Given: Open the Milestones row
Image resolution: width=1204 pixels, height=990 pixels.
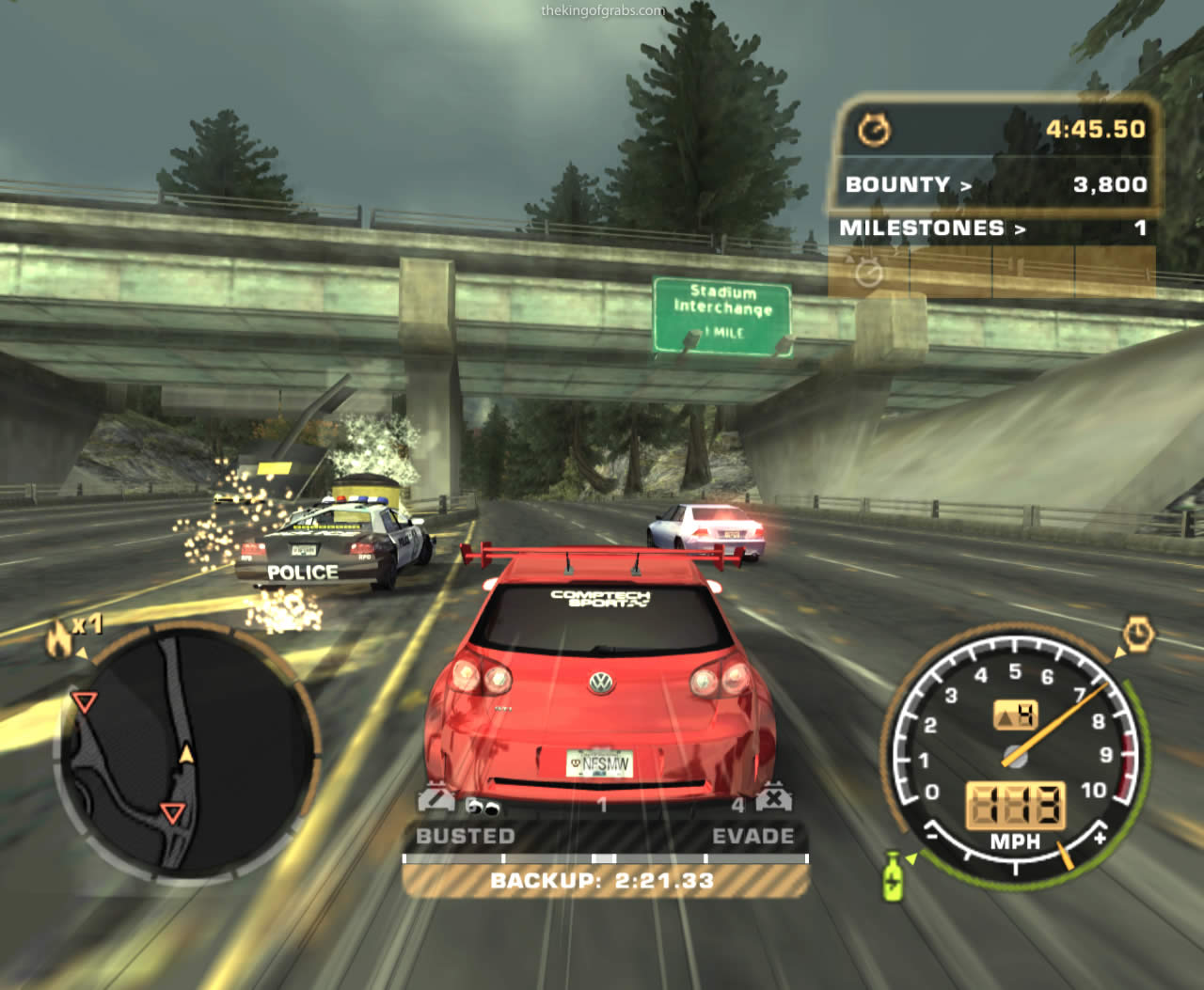Looking at the screenshot, I should [x=992, y=228].
